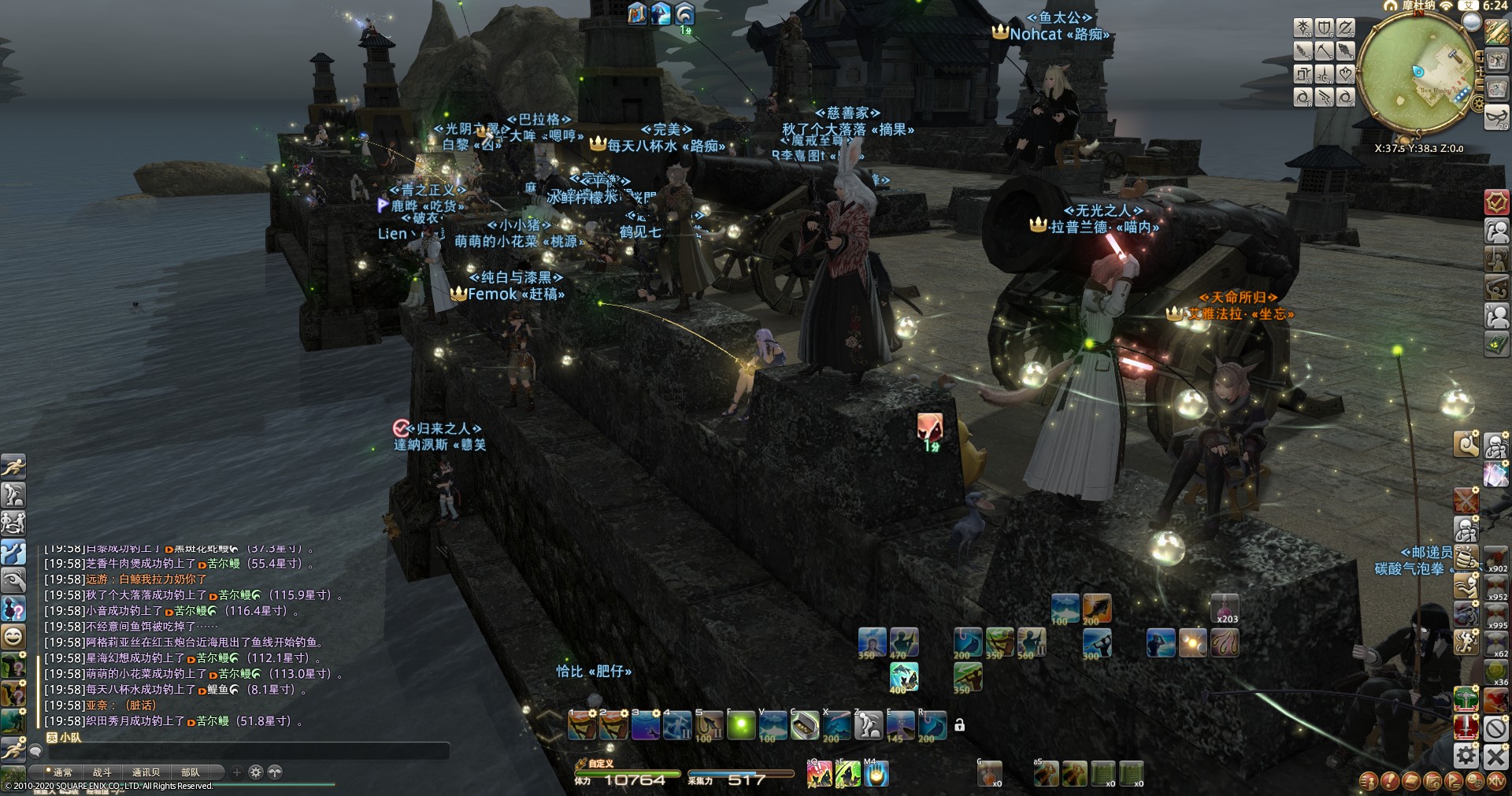
Task: Select the 部队 chat tab
Action: coord(191,772)
